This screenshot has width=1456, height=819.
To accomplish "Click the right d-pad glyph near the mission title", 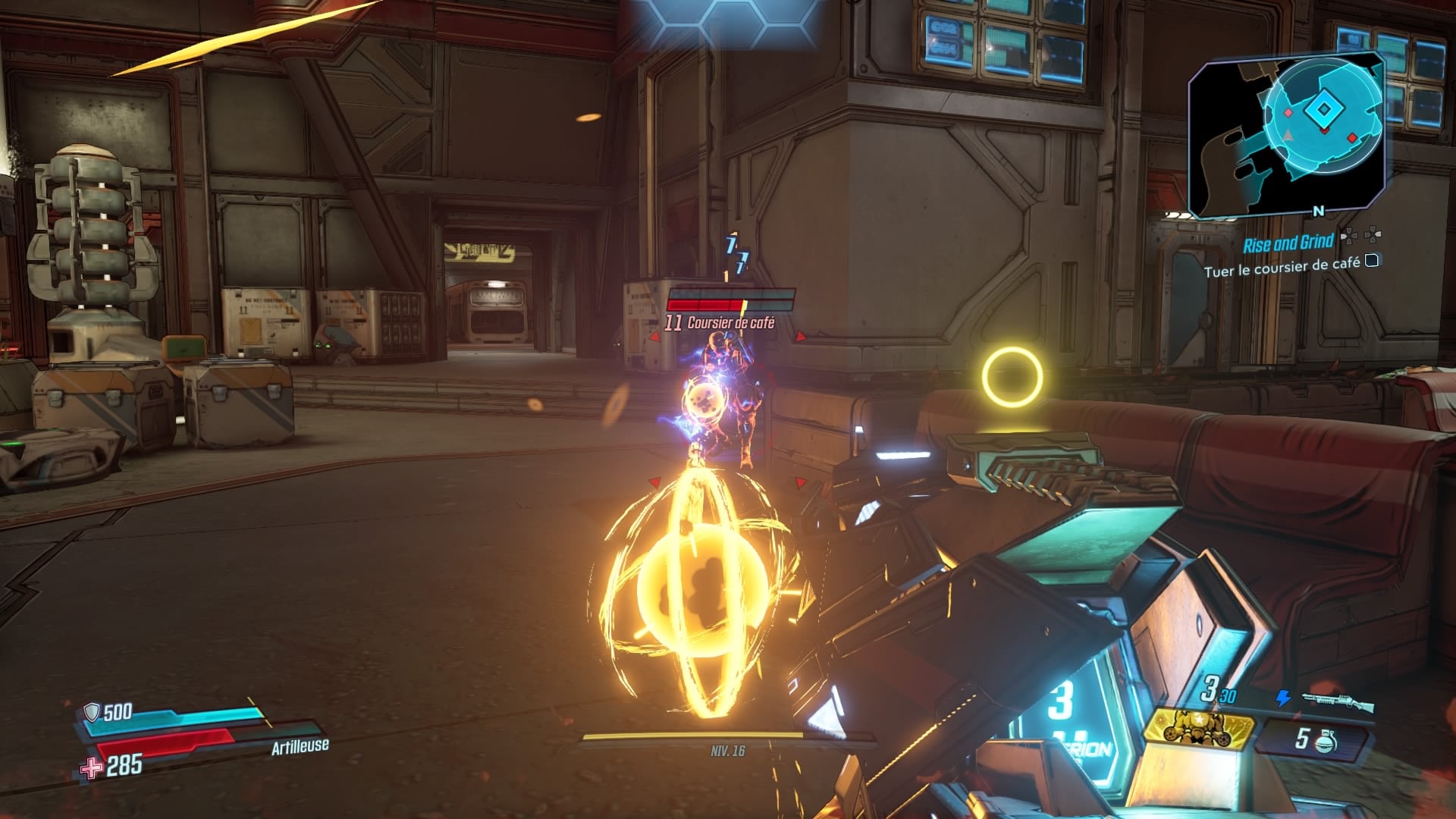I will 1373,236.
